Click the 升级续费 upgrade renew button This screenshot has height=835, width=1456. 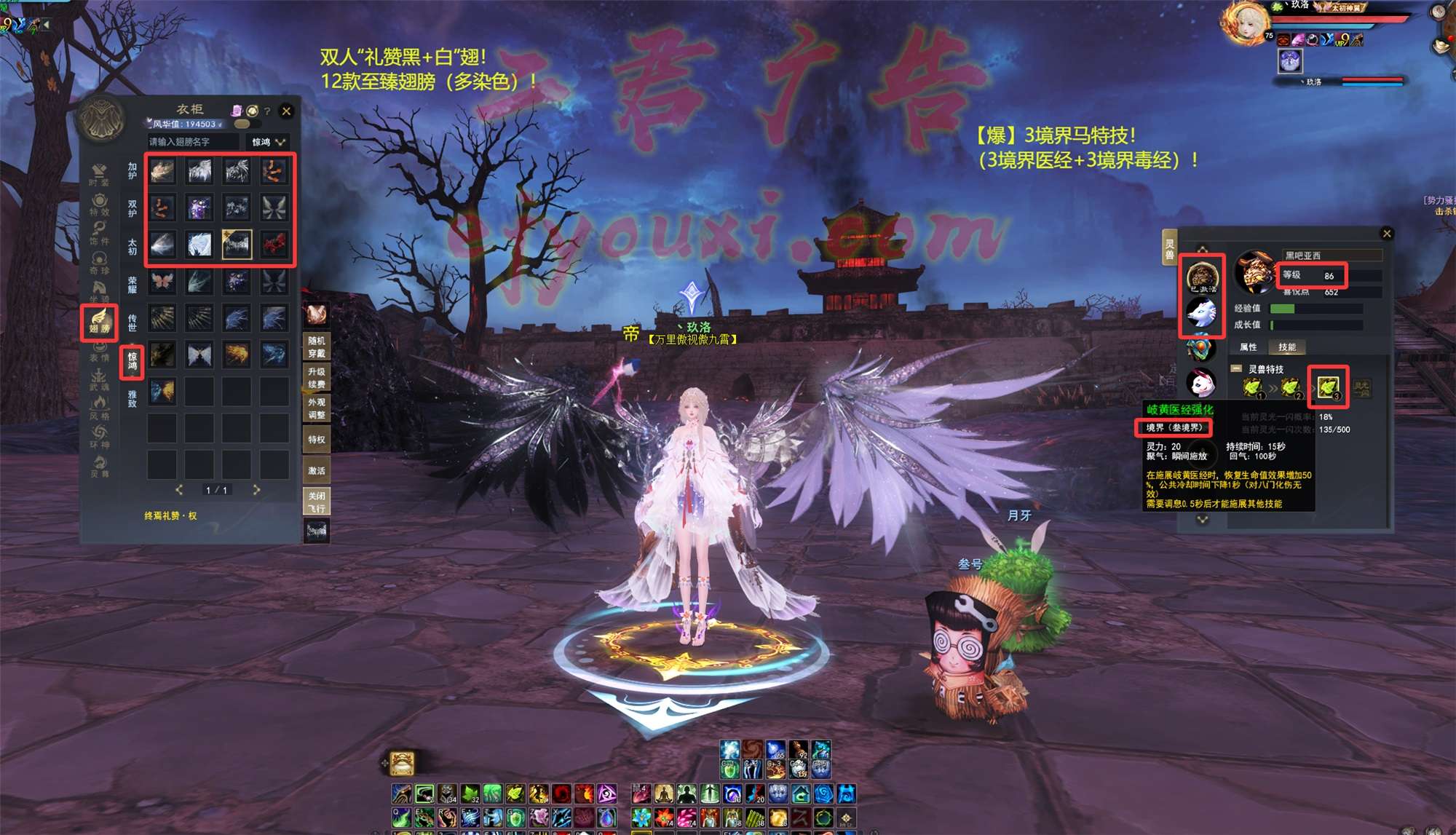[317, 378]
